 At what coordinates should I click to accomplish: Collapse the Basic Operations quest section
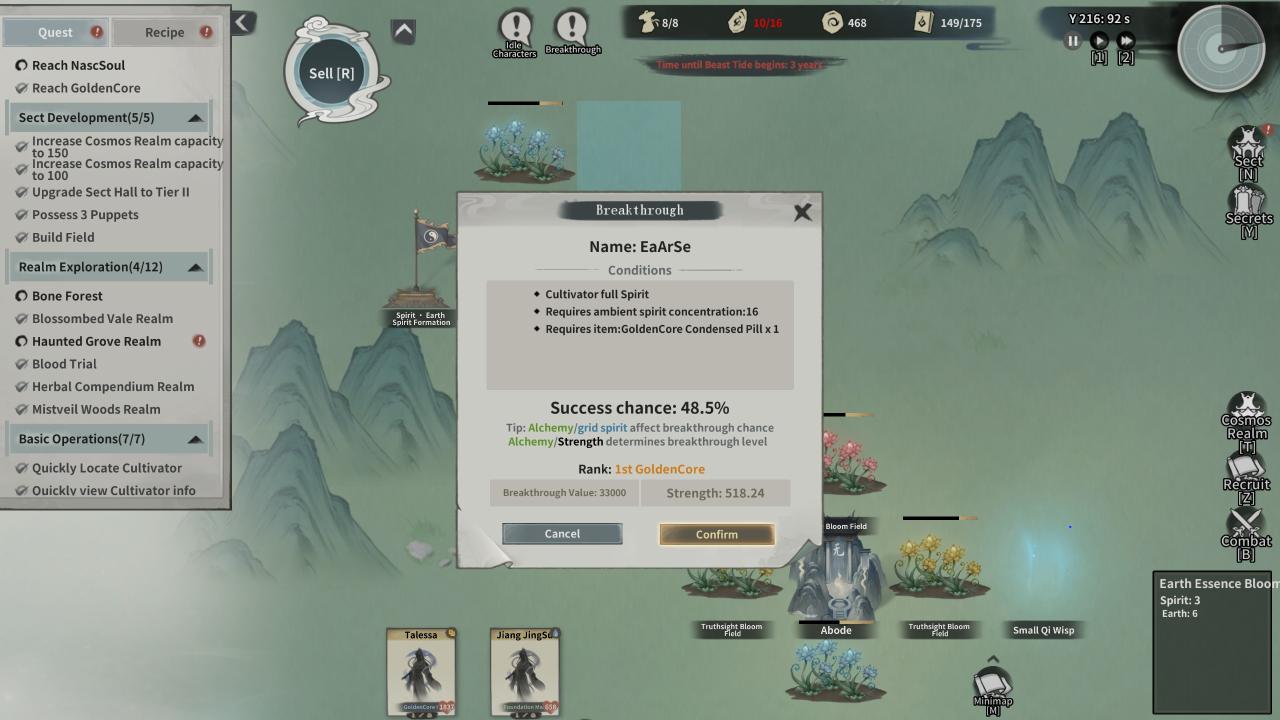[195, 439]
